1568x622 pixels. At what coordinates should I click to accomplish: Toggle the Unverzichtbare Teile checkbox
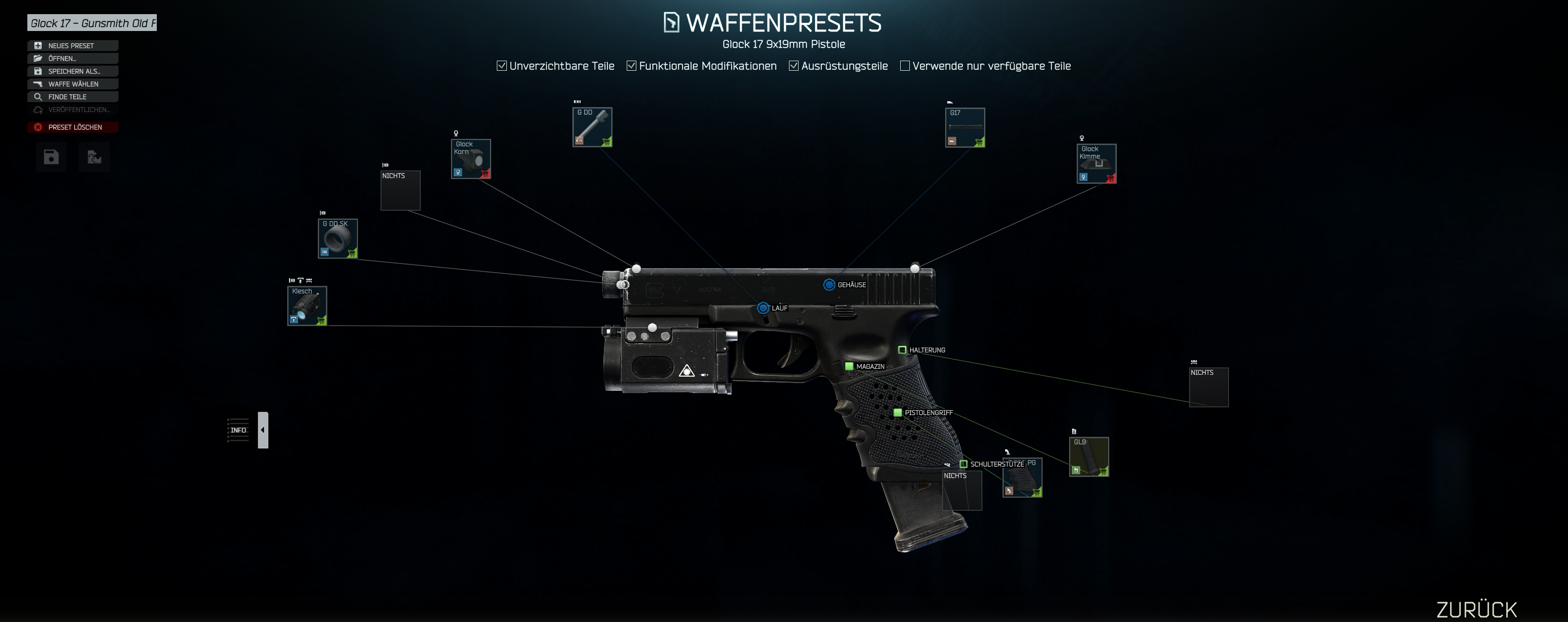click(501, 66)
